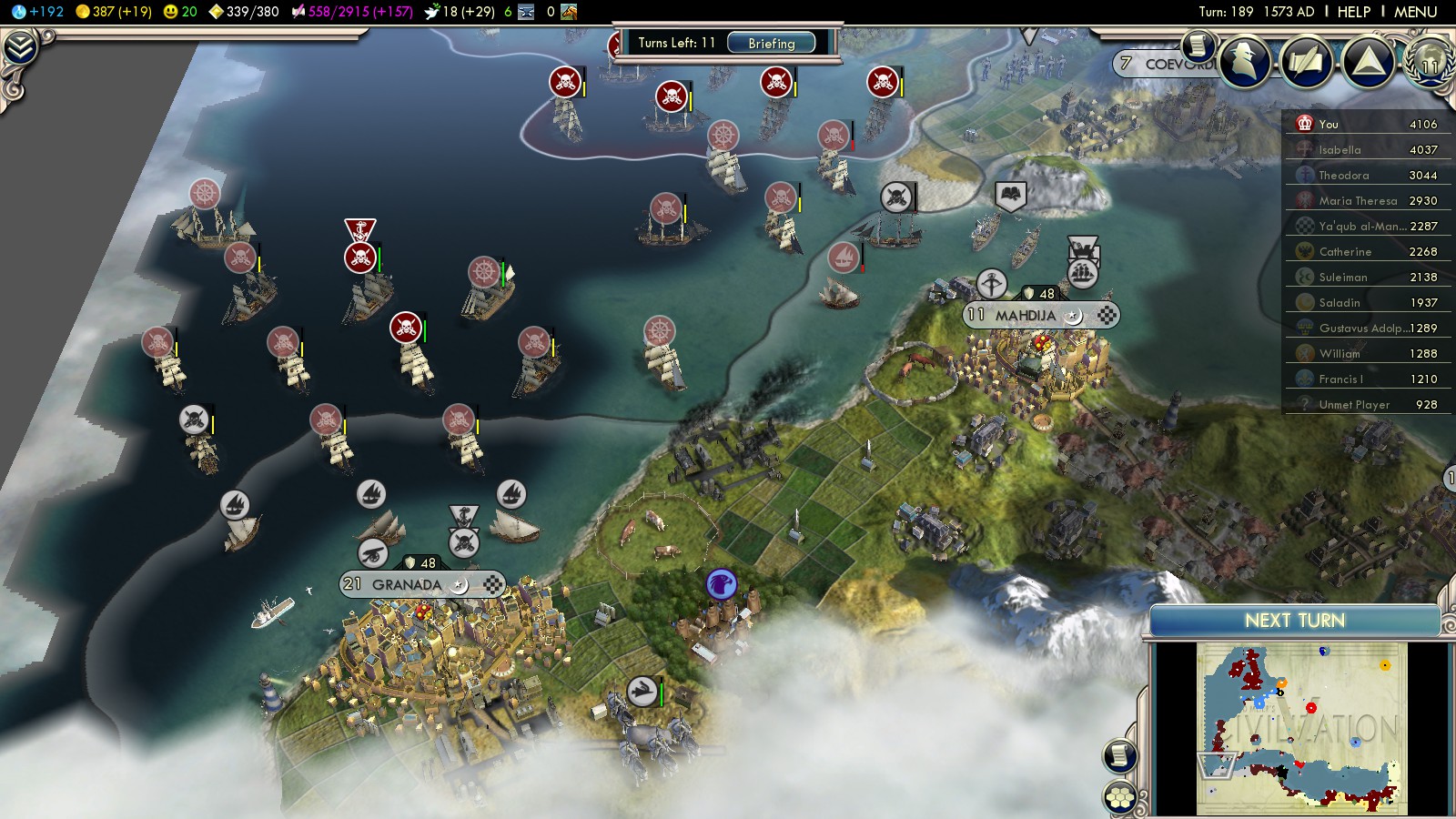Open the game MENU

pyautogui.click(x=1415, y=12)
